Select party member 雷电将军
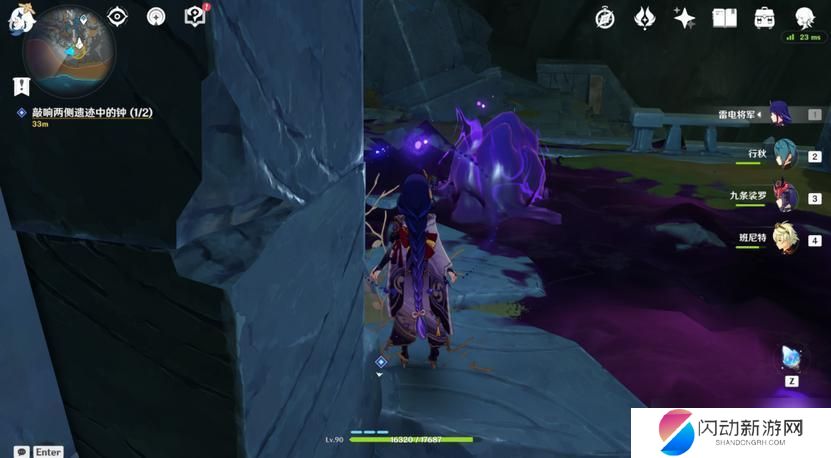Image resolution: width=831 pixels, height=458 pixels. pos(781,114)
